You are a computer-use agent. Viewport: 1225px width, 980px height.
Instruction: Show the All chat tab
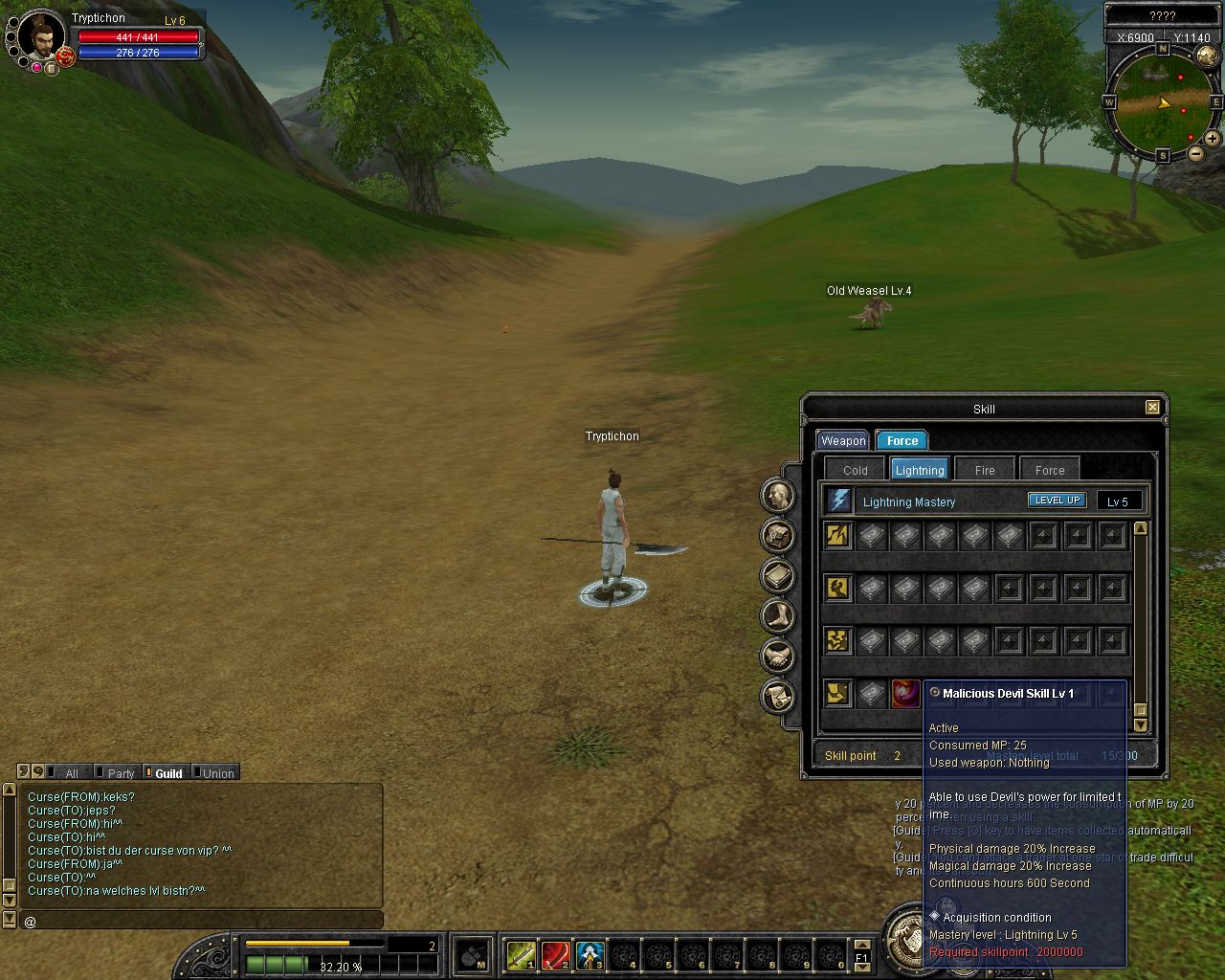pos(72,773)
